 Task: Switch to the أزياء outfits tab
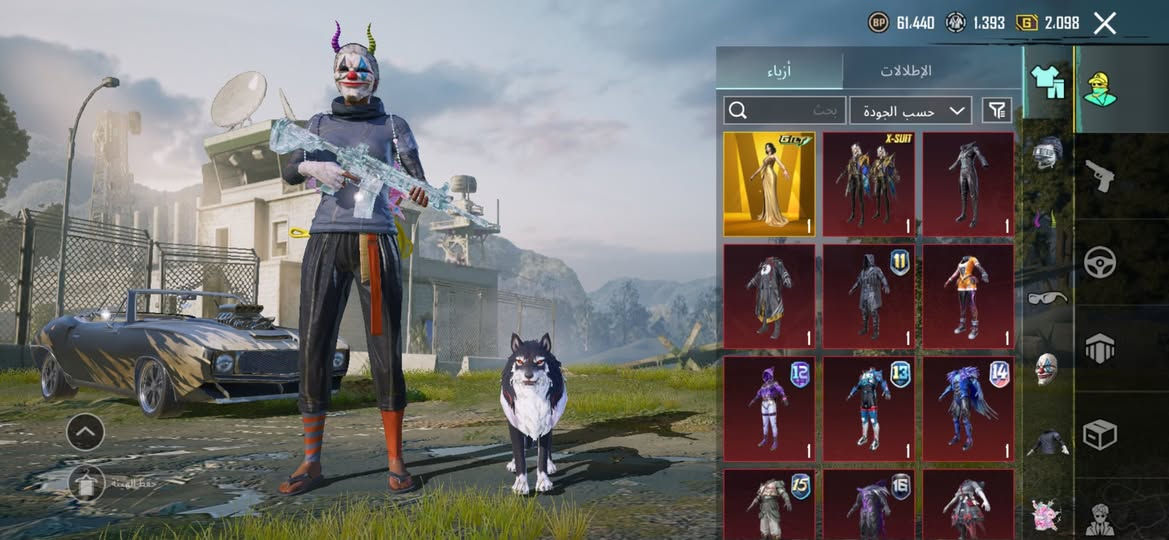(780, 70)
